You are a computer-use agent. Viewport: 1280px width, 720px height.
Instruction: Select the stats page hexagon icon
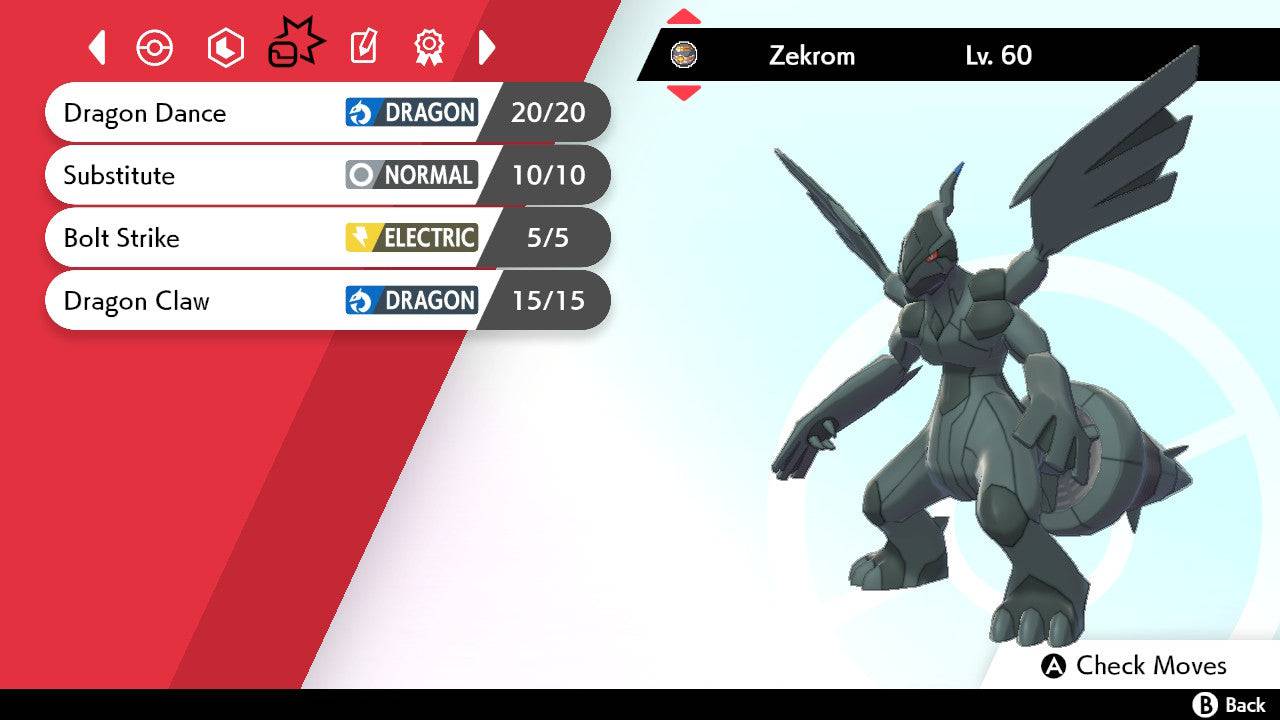[x=225, y=46]
